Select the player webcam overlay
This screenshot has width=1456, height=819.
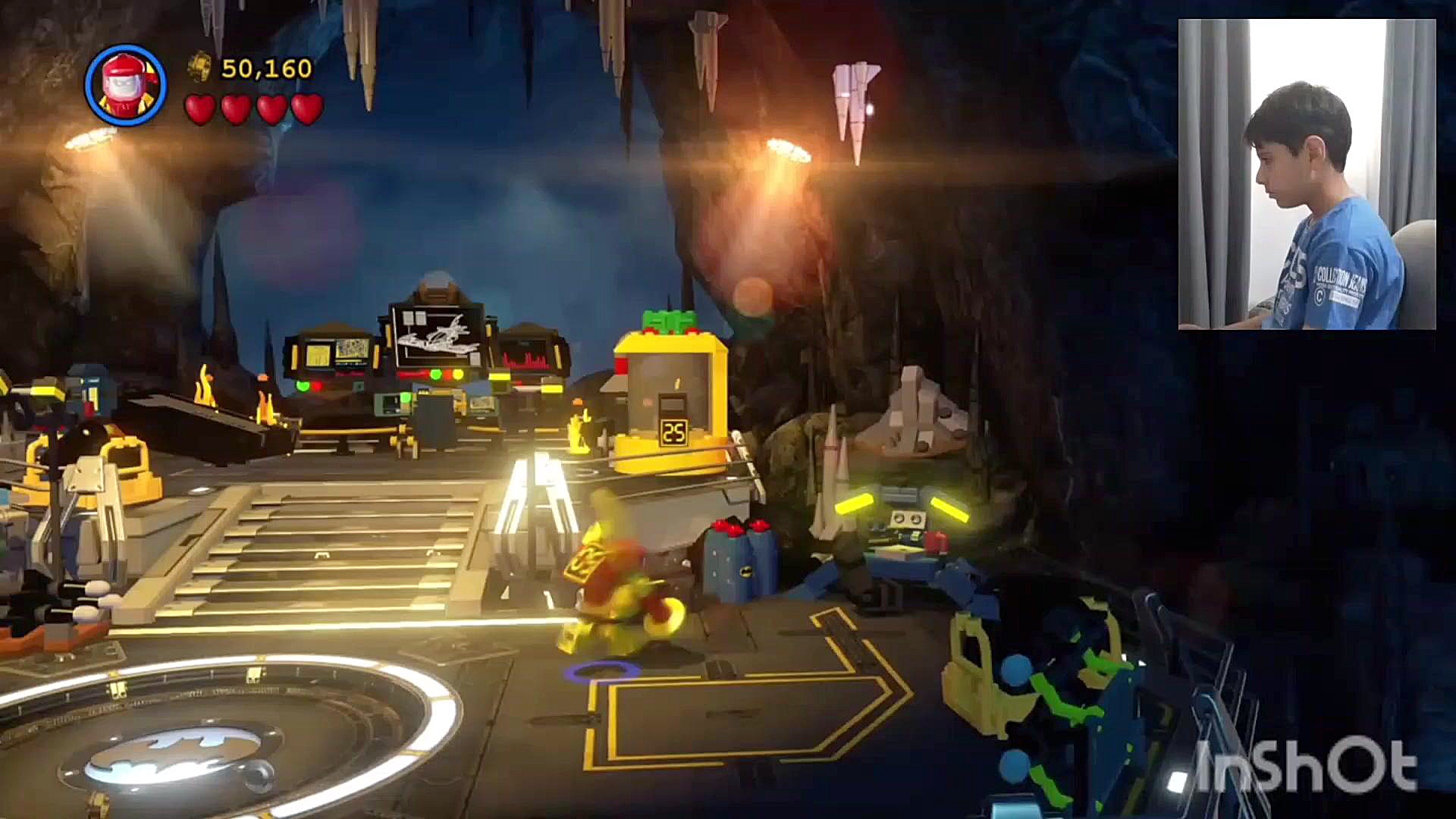[1306, 174]
